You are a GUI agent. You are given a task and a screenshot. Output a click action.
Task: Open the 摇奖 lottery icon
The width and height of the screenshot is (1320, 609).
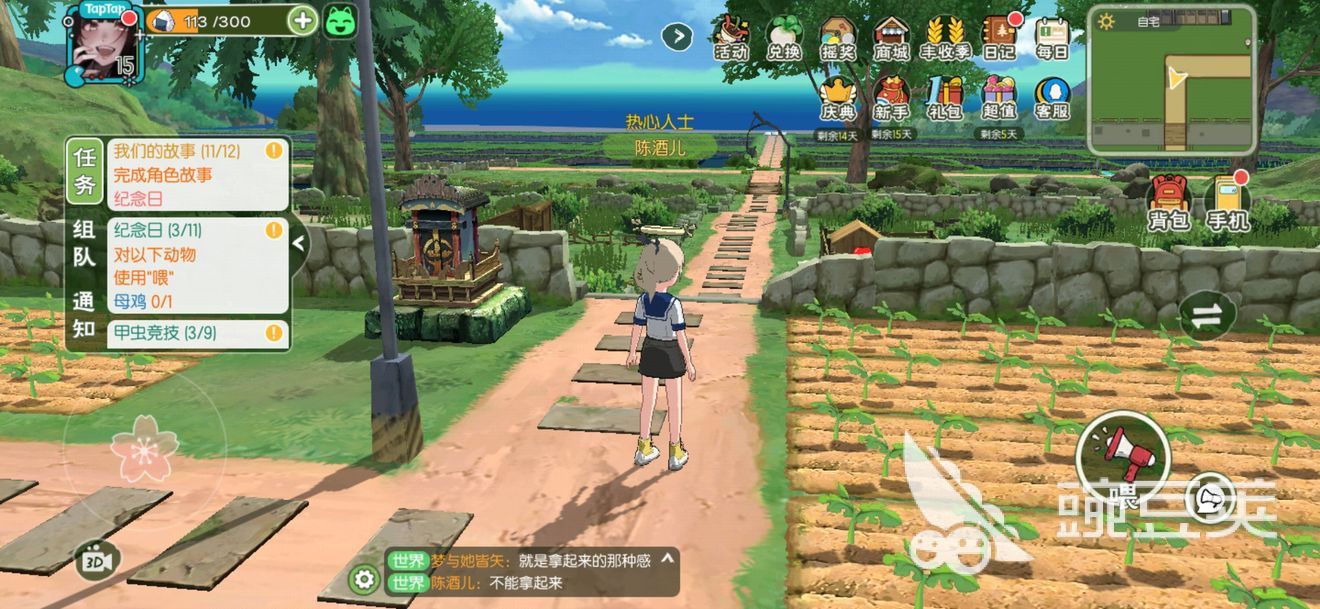click(837, 38)
